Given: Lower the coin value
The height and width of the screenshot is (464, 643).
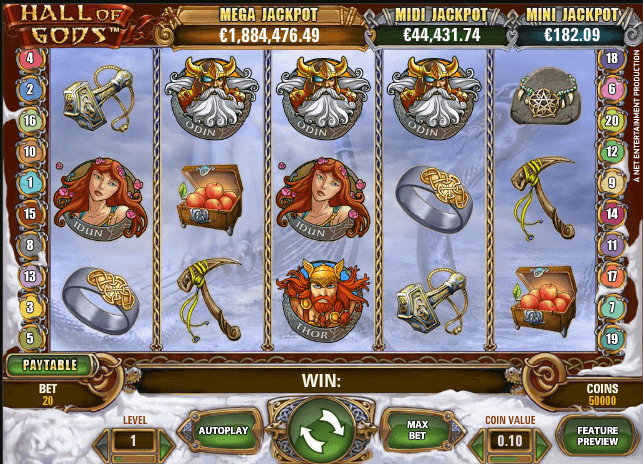Looking at the screenshot, I should (476, 441).
